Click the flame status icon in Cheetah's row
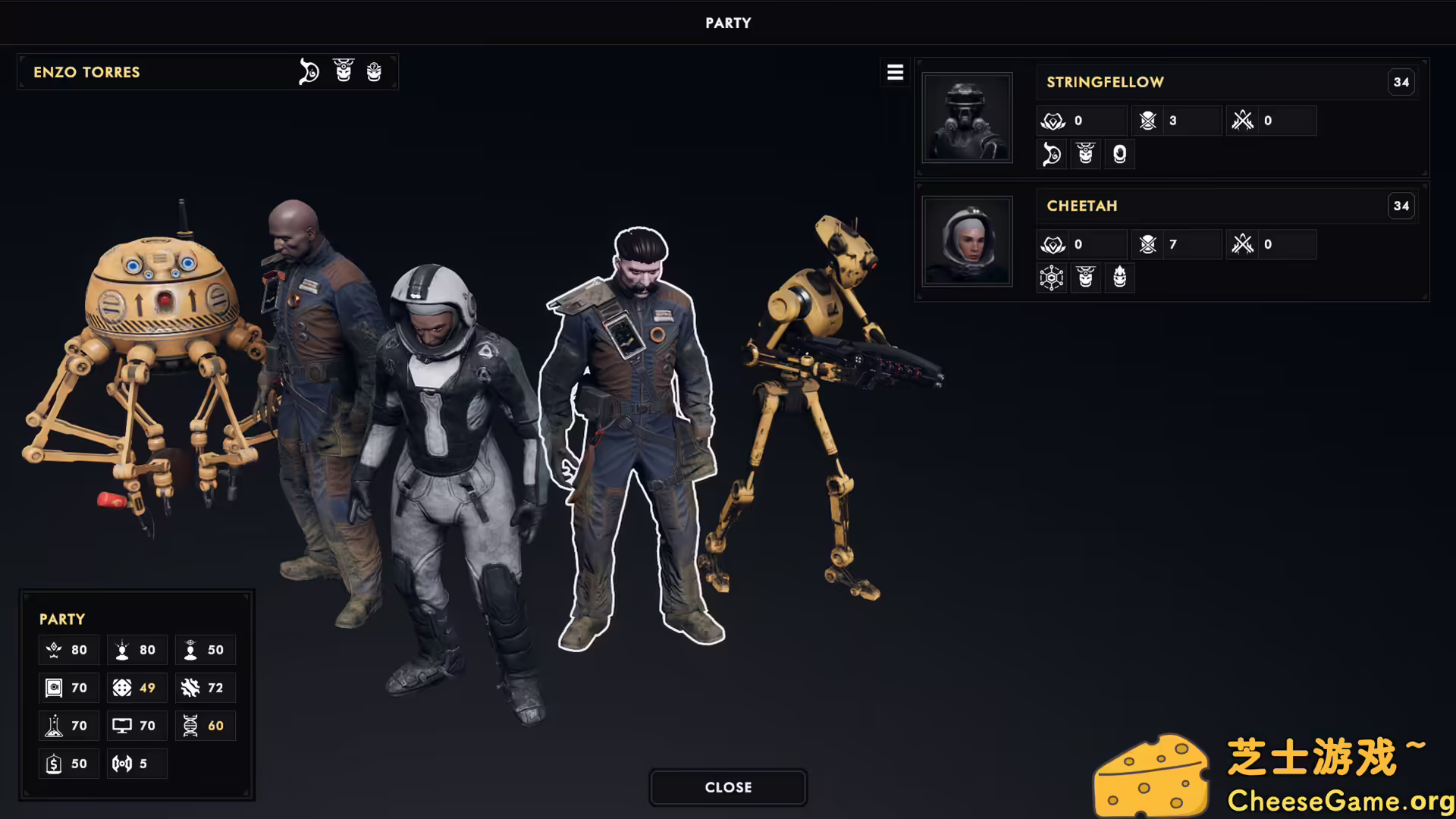 coord(1119,278)
